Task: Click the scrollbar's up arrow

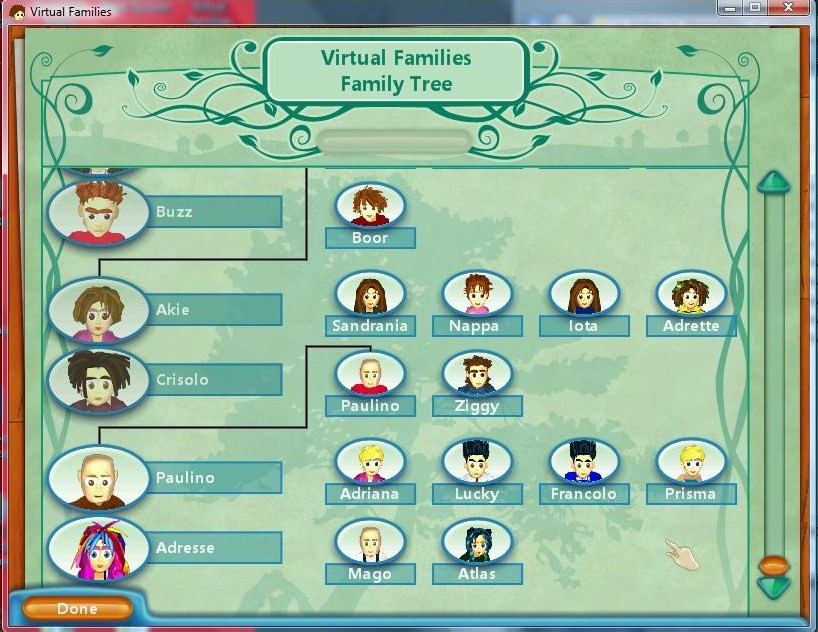Action: [x=773, y=183]
